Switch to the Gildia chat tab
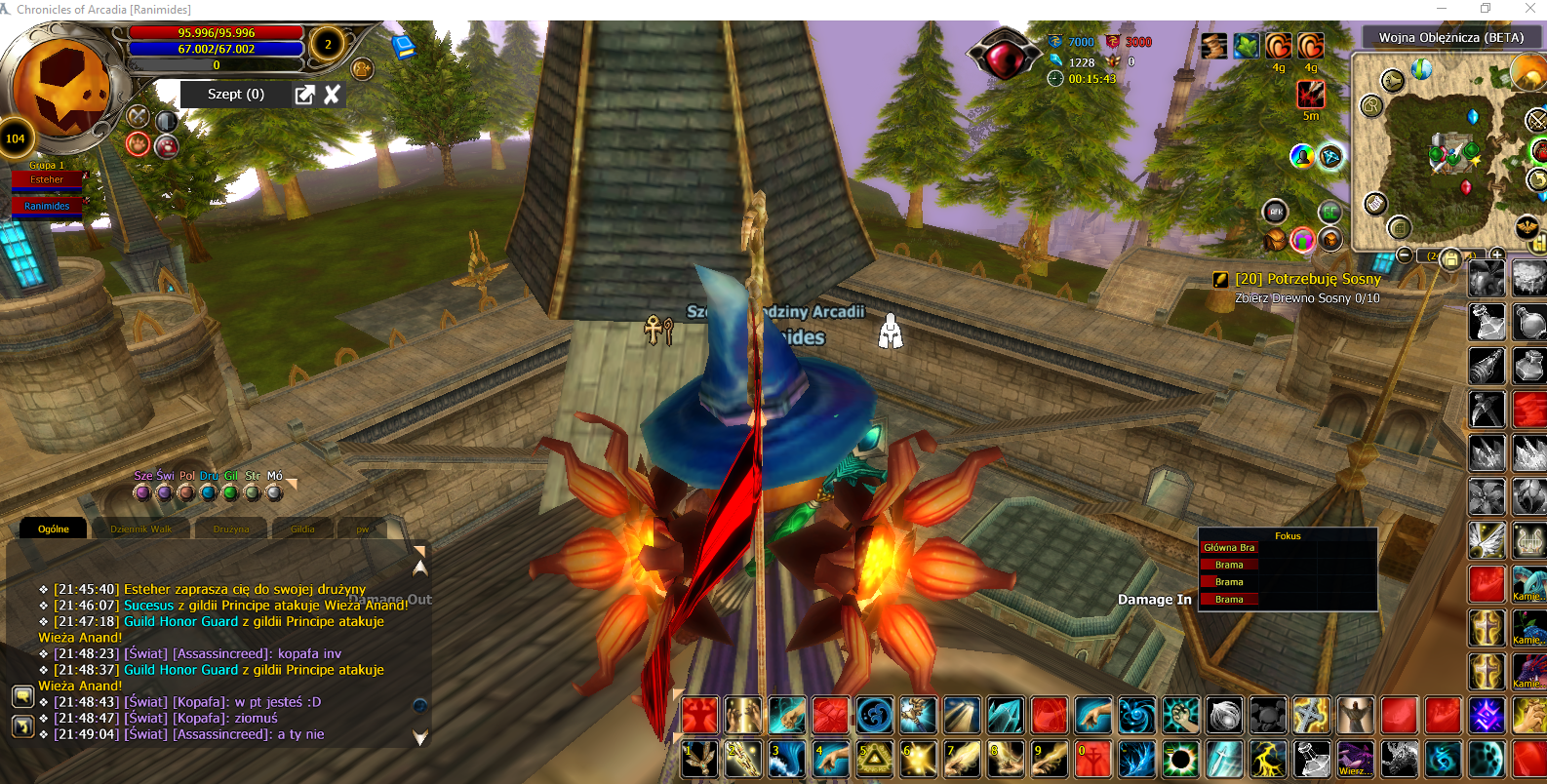Image resolution: width=1547 pixels, height=784 pixels. (302, 529)
